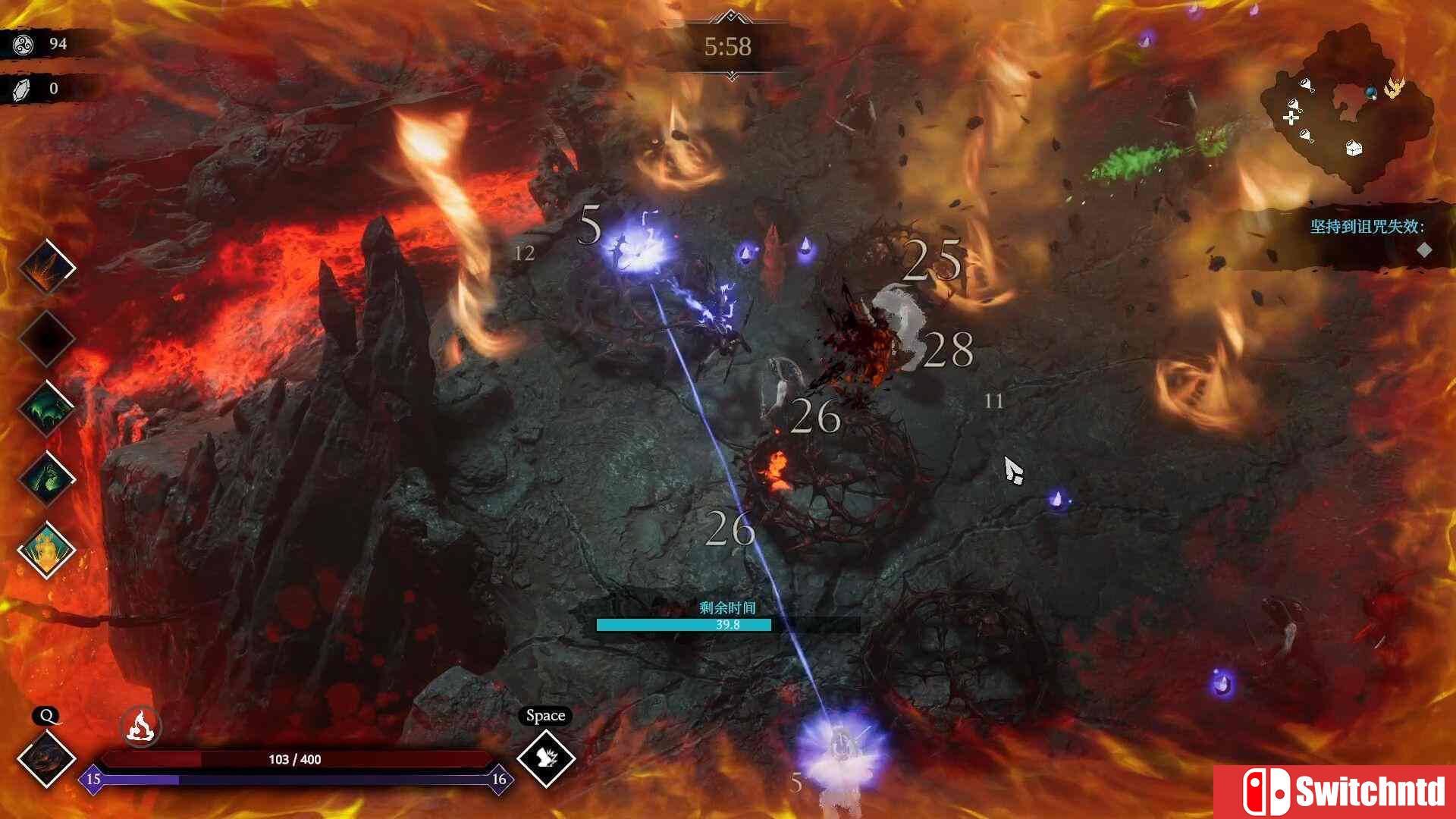The height and width of the screenshot is (819, 1456).
Task: Select the phoenix marker on the minimap
Action: (x=1395, y=88)
